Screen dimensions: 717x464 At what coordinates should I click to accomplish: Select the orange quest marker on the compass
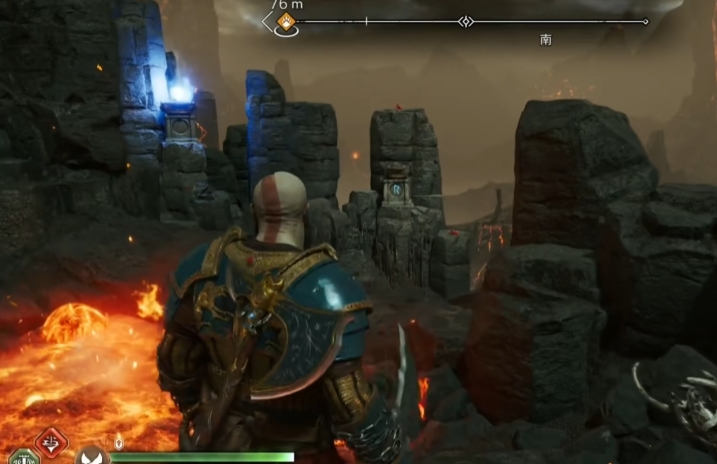pos(287,21)
